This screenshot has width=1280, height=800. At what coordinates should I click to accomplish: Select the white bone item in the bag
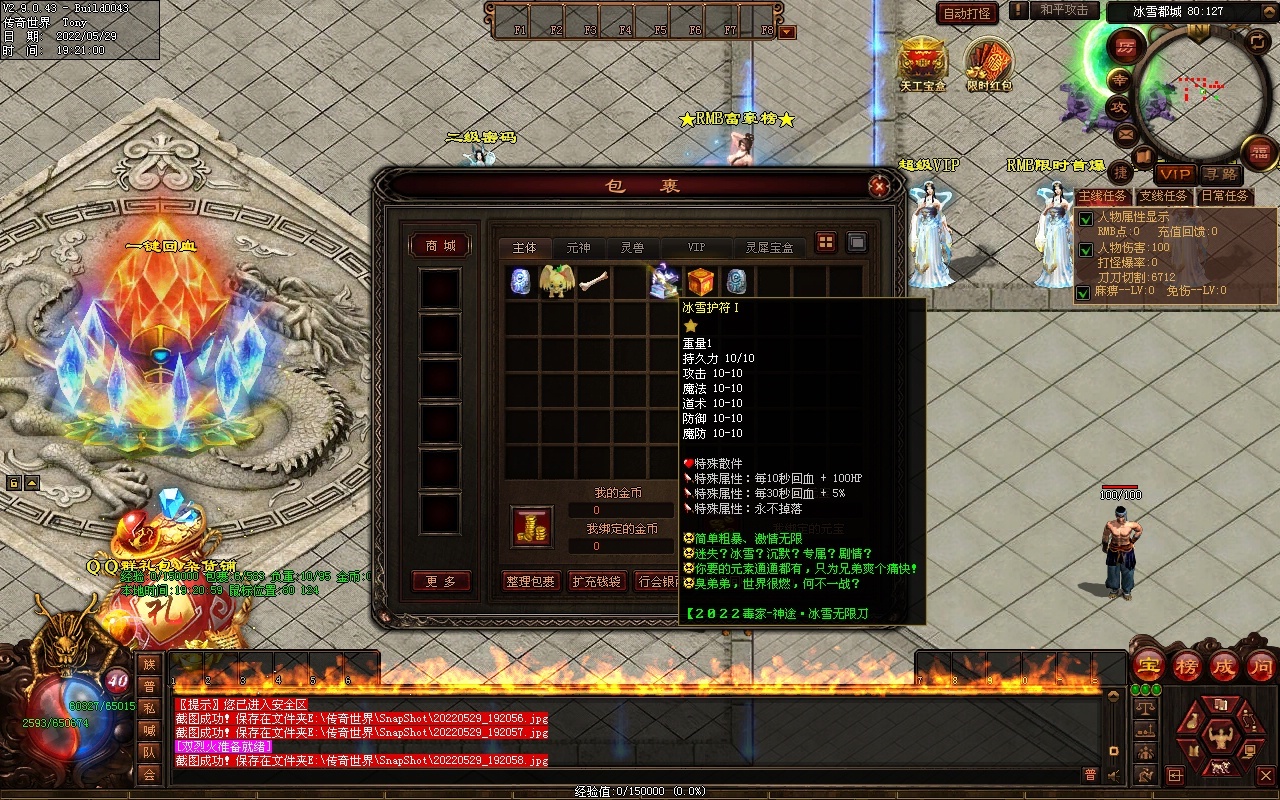point(593,282)
